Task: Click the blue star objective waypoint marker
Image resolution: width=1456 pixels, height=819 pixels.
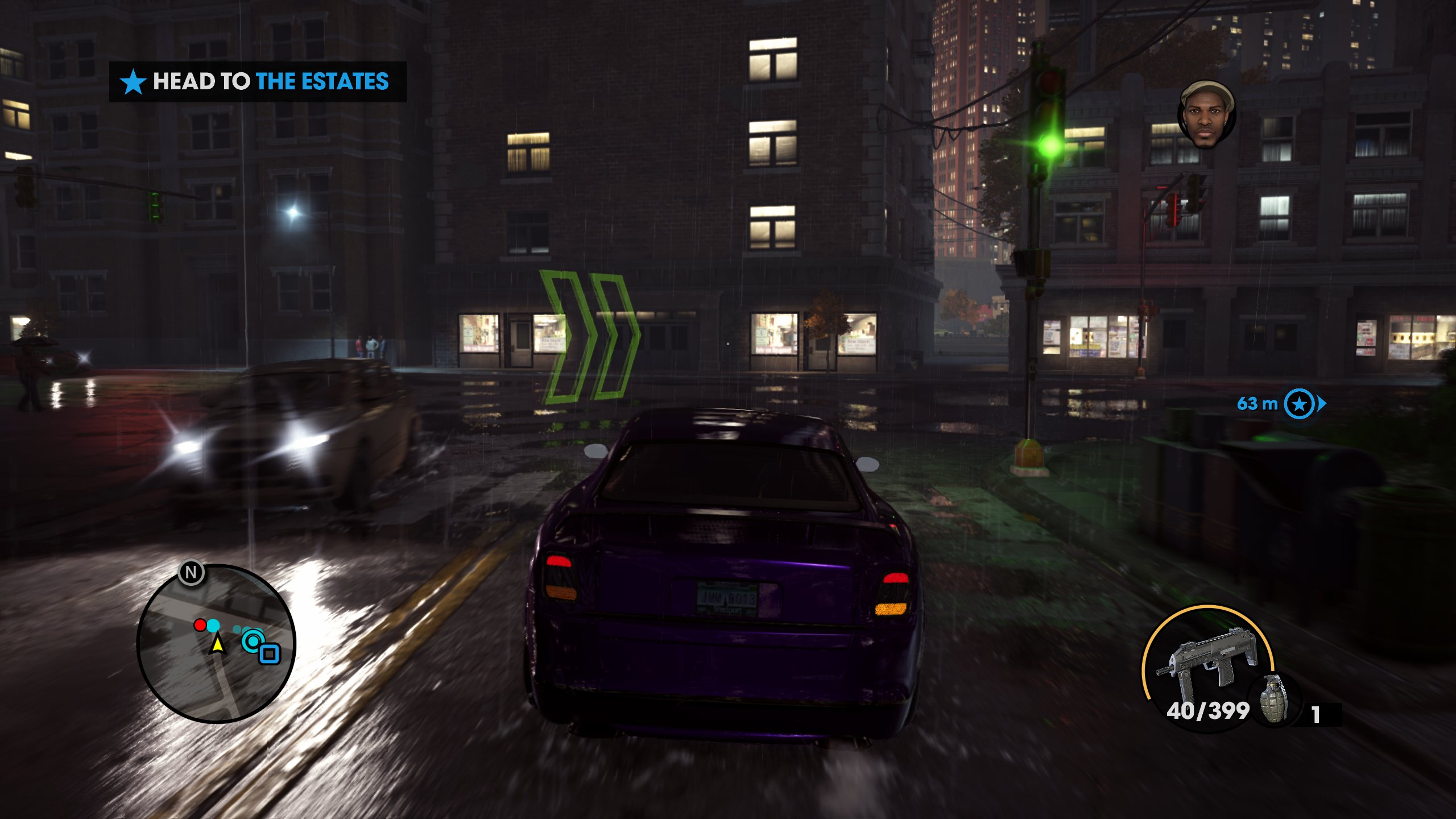Action: point(1300,404)
